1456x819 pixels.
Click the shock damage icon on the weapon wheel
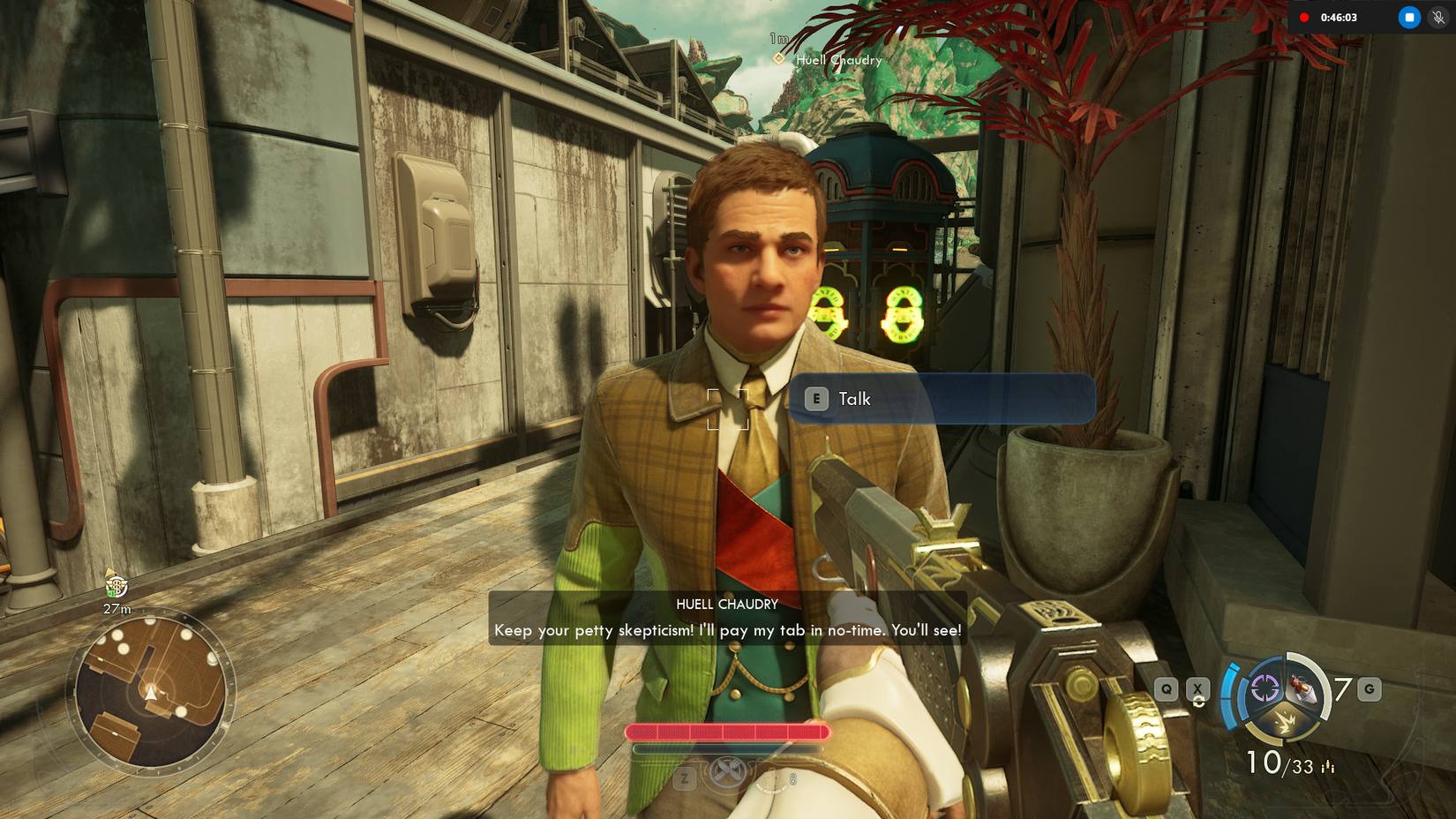point(1287,722)
